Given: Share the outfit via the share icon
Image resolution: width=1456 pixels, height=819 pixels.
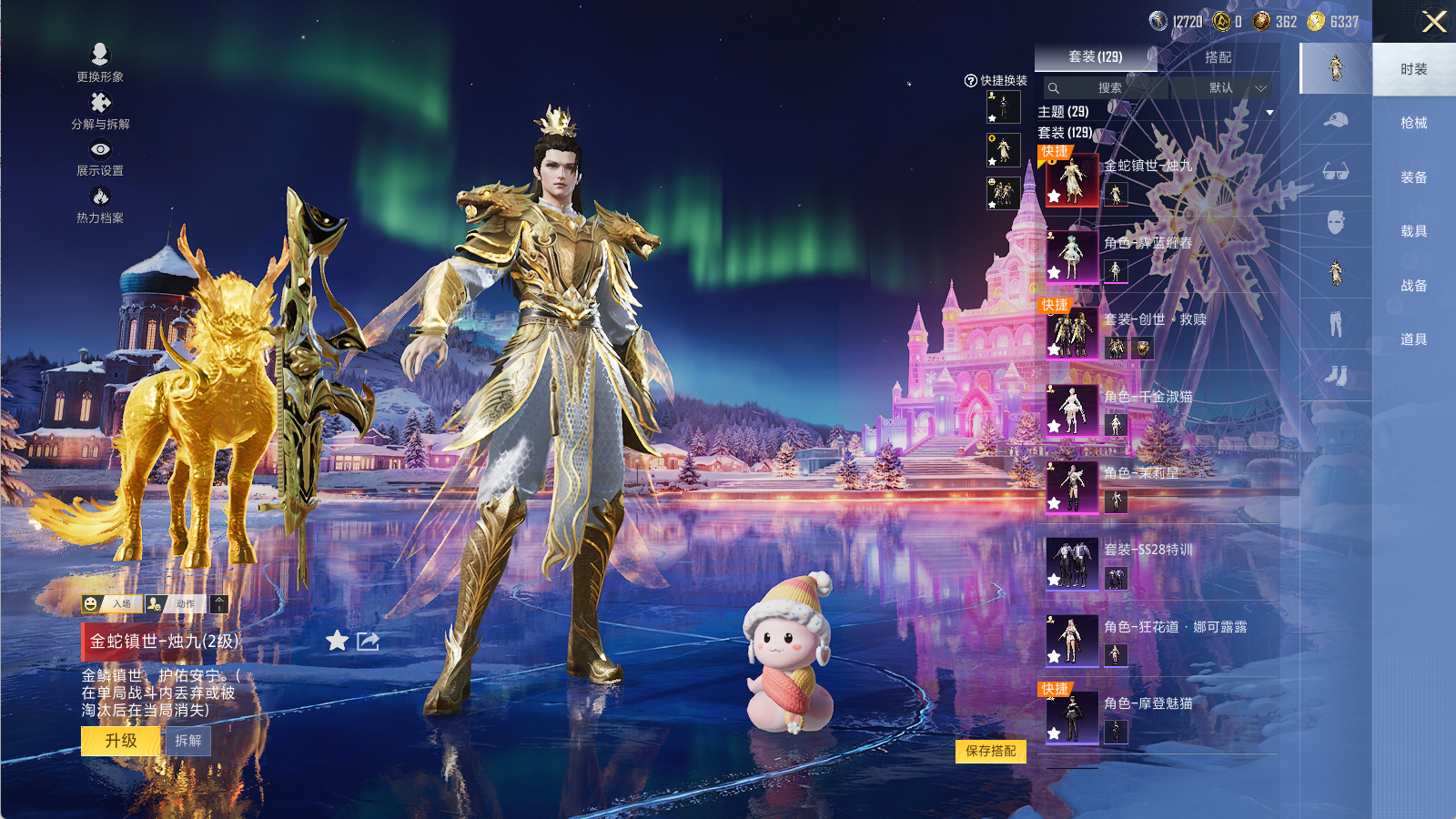Looking at the screenshot, I should pyautogui.click(x=368, y=642).
